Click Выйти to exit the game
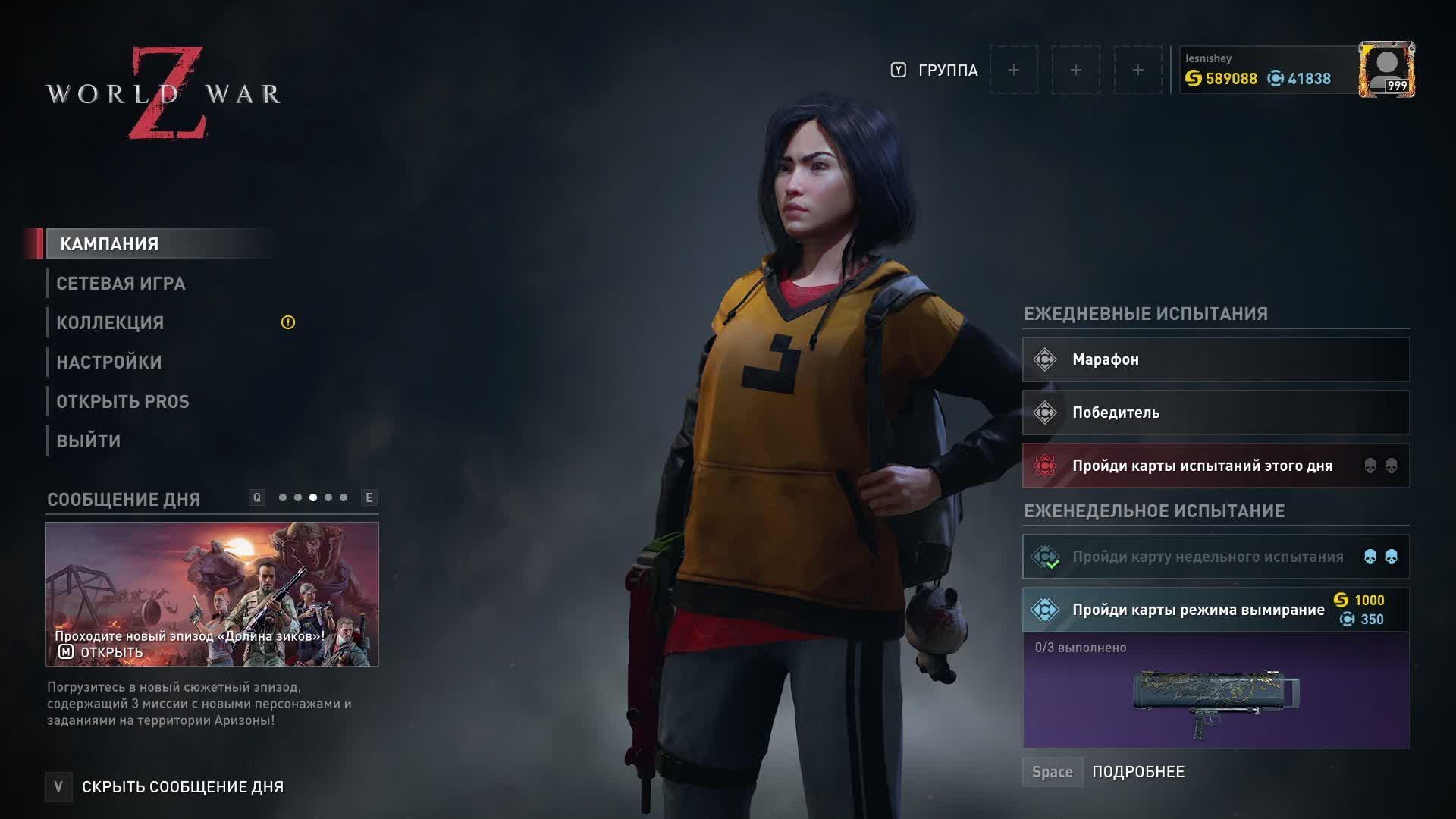 point(89,441)
